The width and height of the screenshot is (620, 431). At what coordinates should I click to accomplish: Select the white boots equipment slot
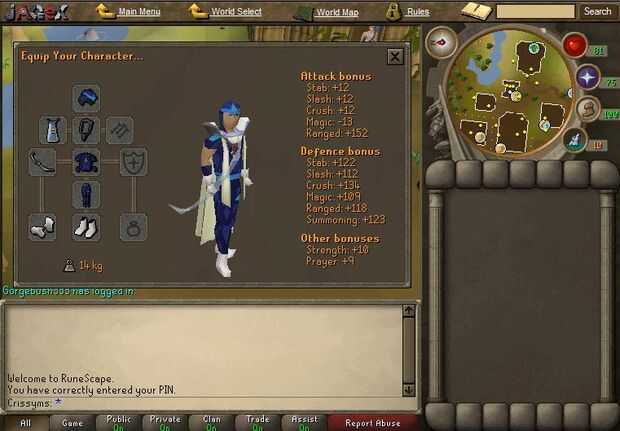coord(86,227)
